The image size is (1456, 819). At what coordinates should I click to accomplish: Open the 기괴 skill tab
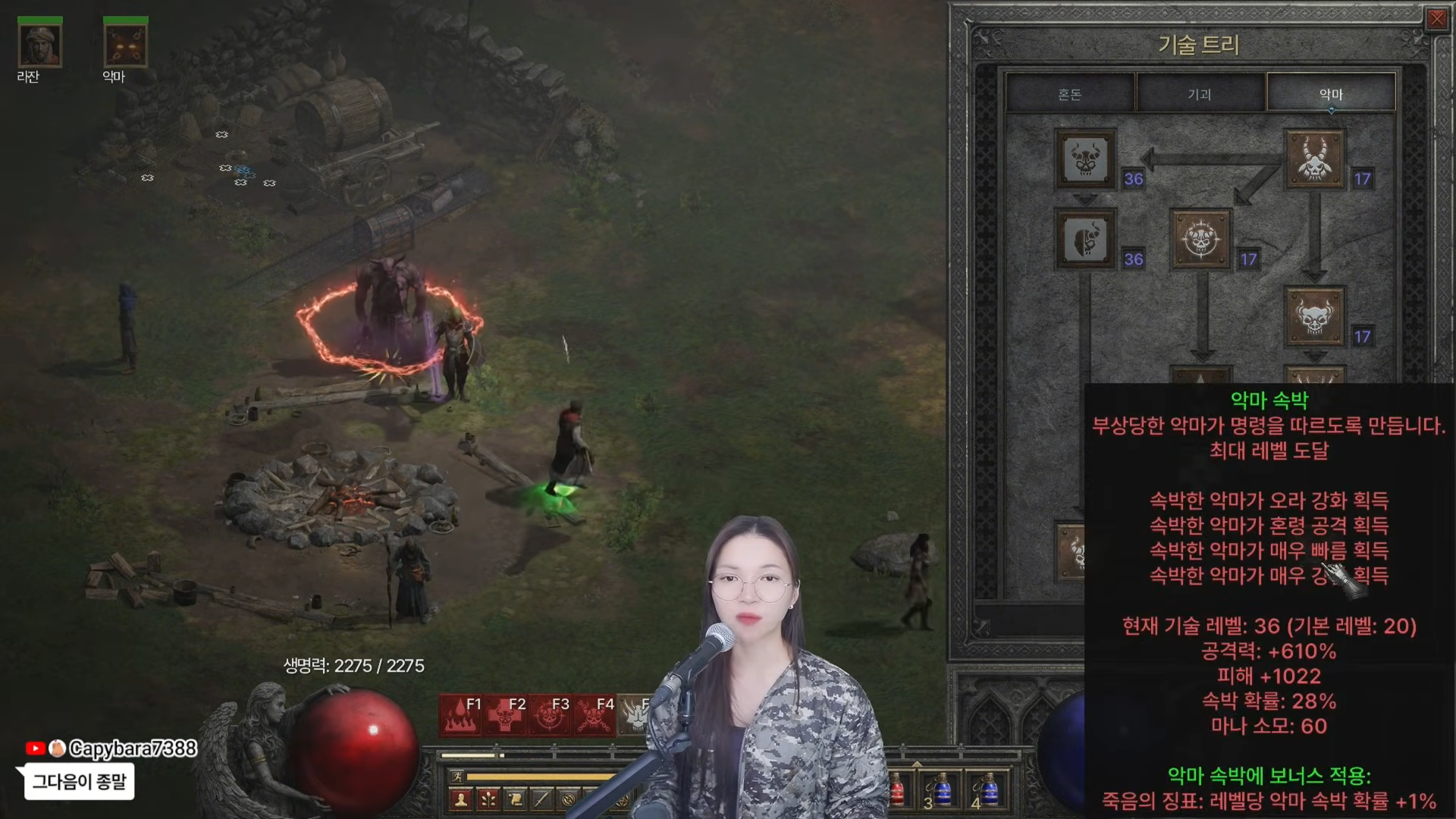click(1200, 94)
